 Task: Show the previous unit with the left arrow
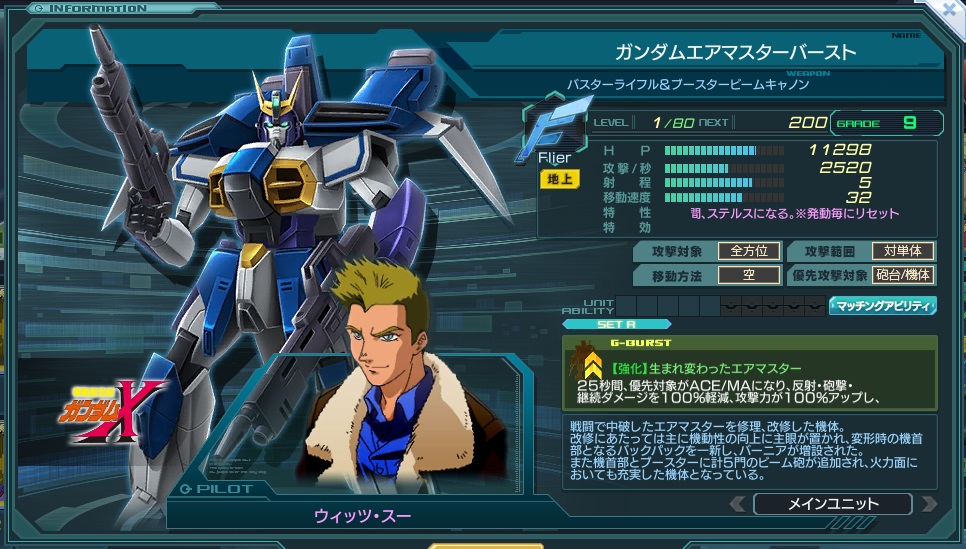pos(736,504)
